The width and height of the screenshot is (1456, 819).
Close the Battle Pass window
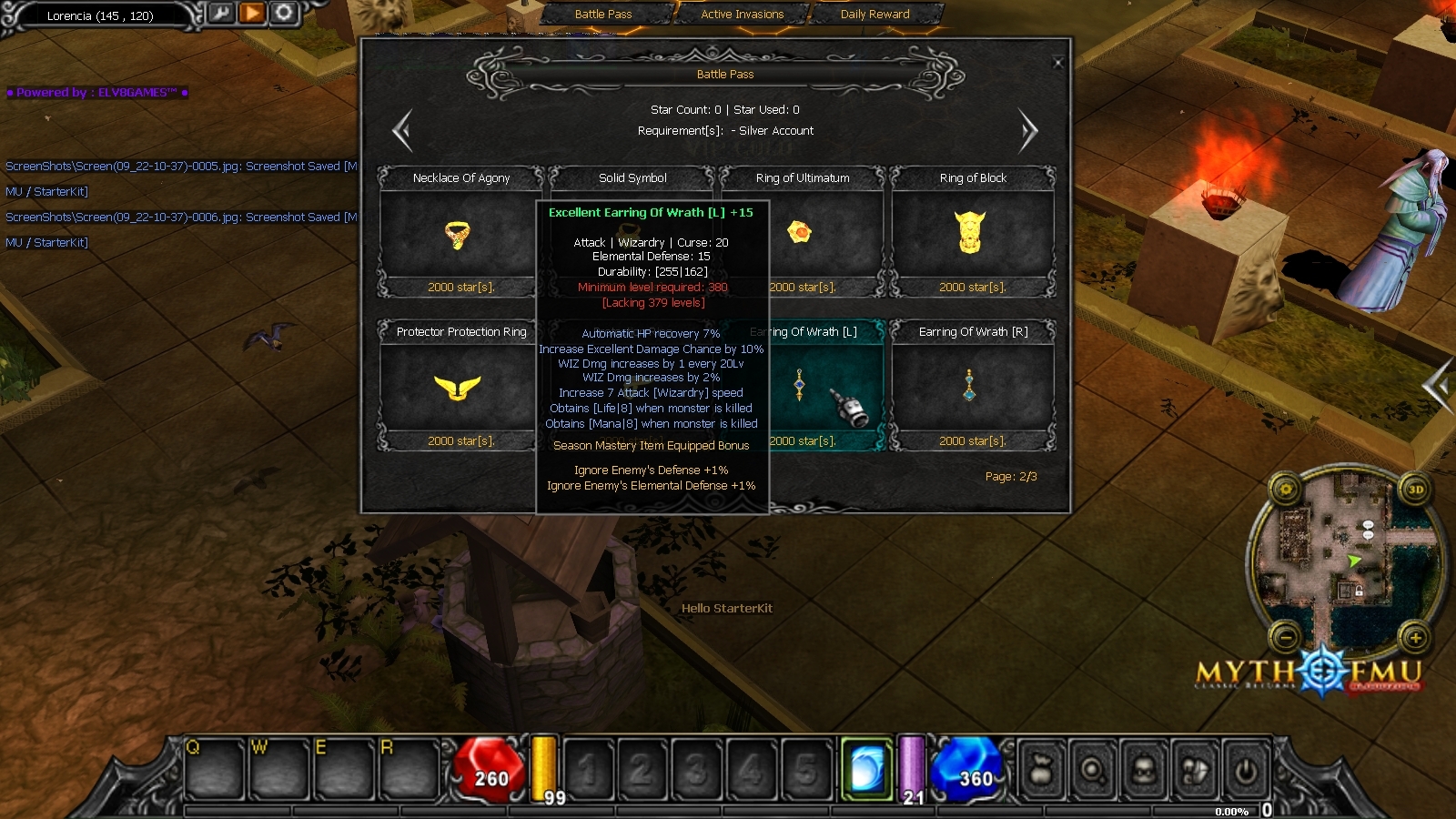point(1057,63)
